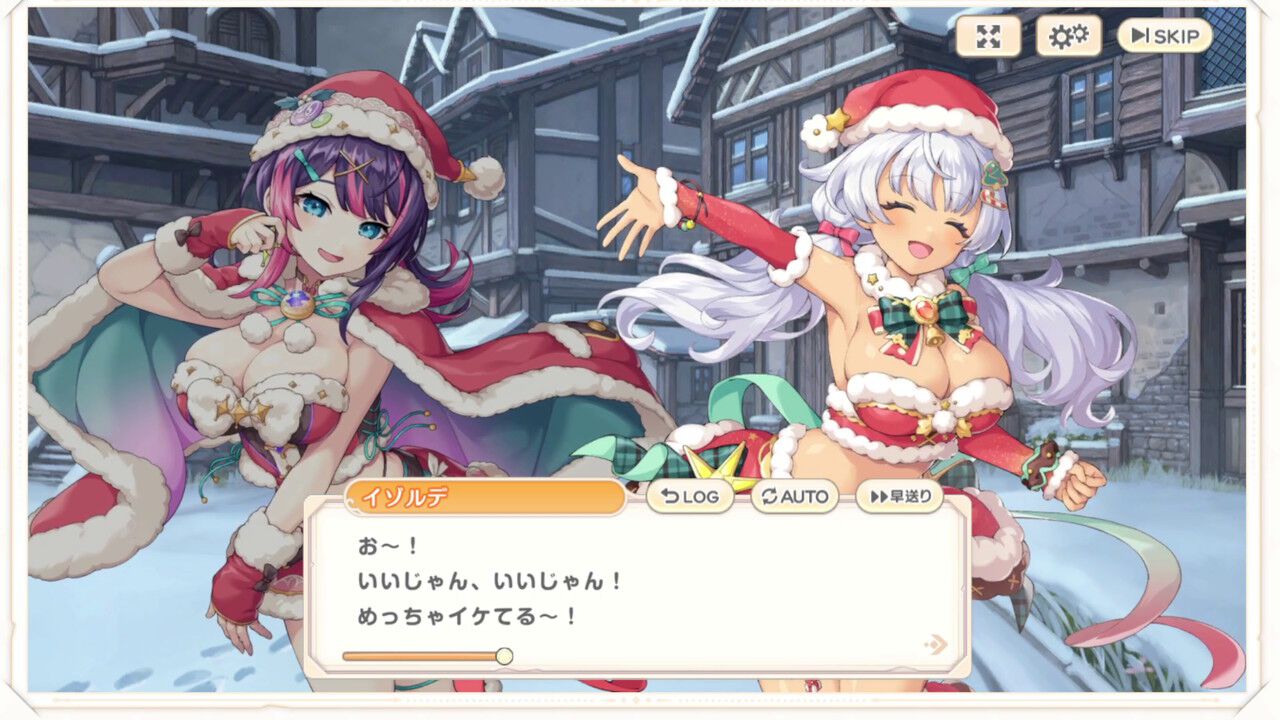Screen dimensions: 1280x720
Task: Click the circular refresh icon on AUTO
Action: [x=770, y=496]
